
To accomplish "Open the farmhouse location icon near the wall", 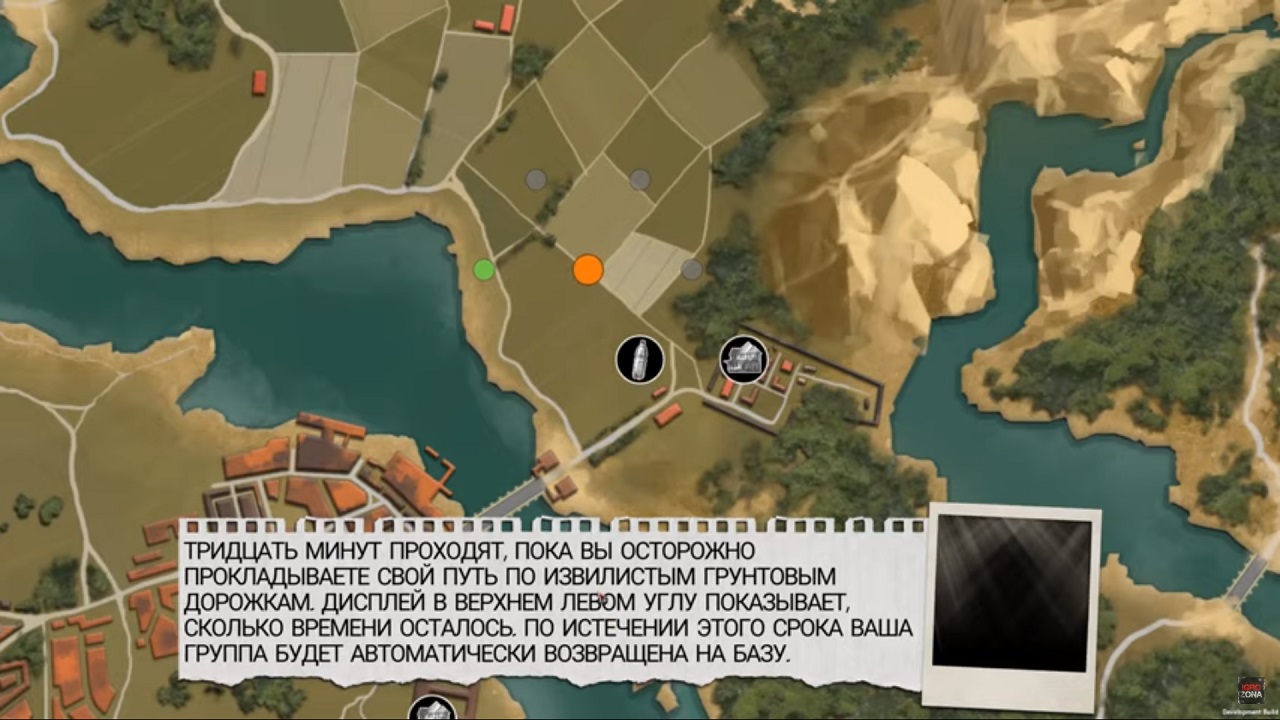I will [x=743, y=358].
